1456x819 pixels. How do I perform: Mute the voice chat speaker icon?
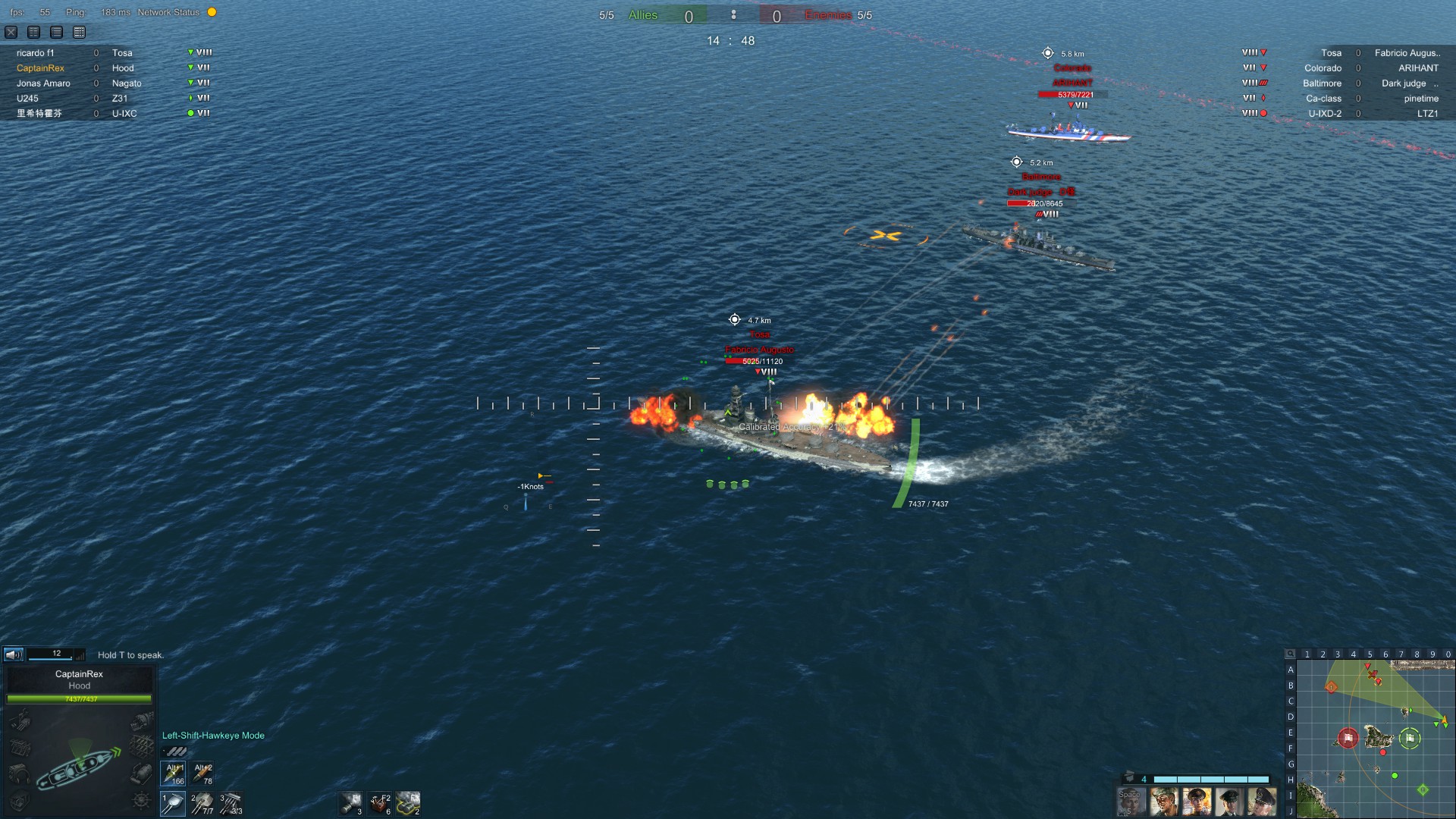pyautogui.click(x=12, y=654)
